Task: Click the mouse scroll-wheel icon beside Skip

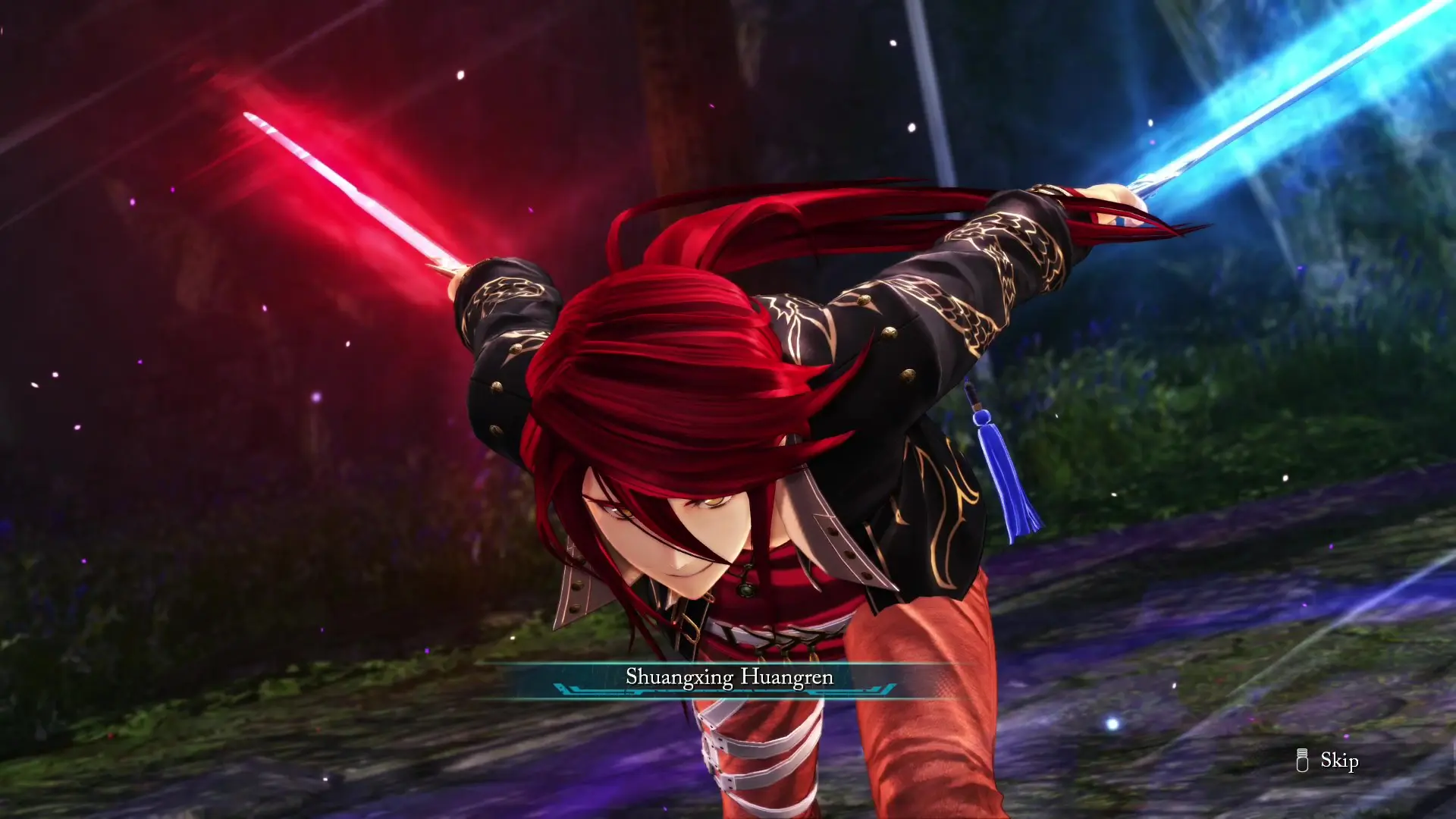Action: point(1303,761)
